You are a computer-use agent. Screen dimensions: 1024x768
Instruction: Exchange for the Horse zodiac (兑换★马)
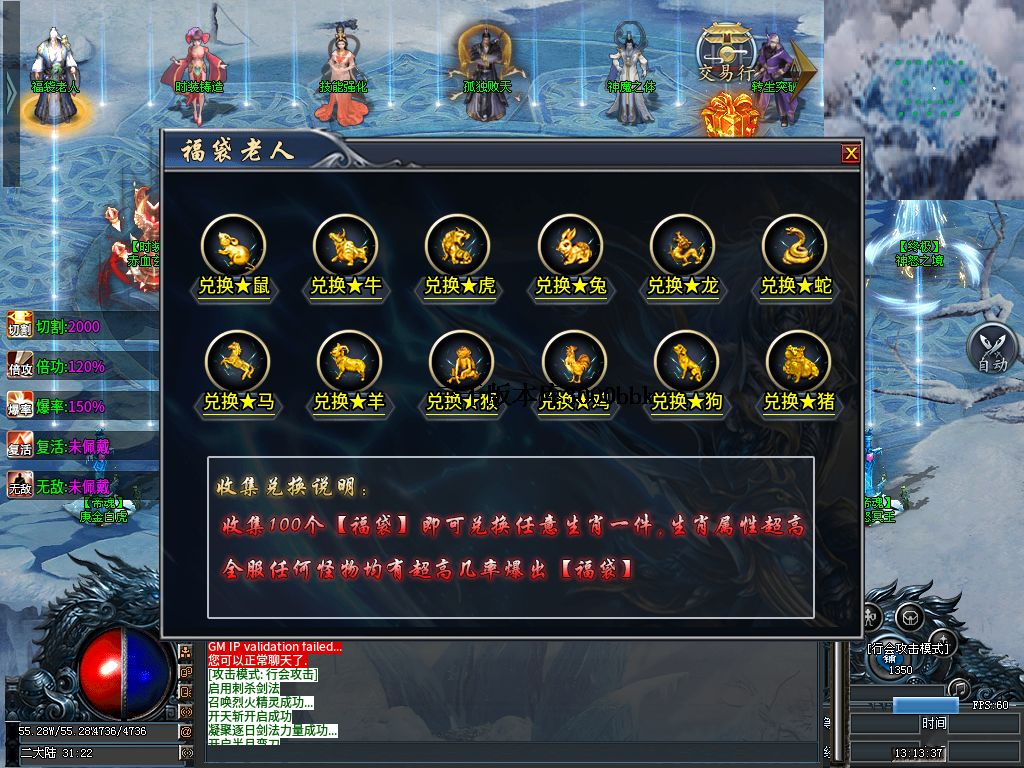(x=237, y=362)
